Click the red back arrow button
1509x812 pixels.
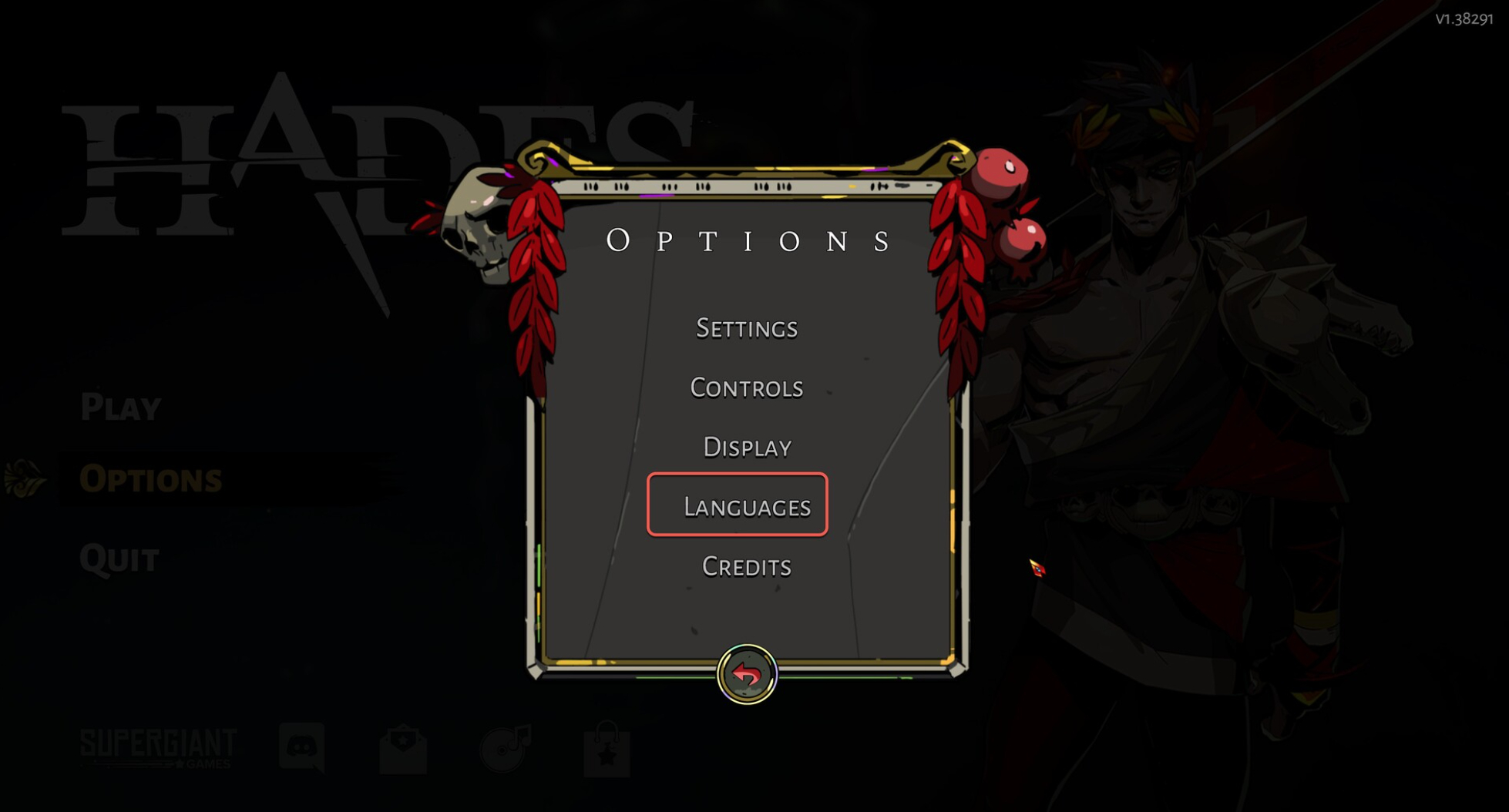pos(746,675)
